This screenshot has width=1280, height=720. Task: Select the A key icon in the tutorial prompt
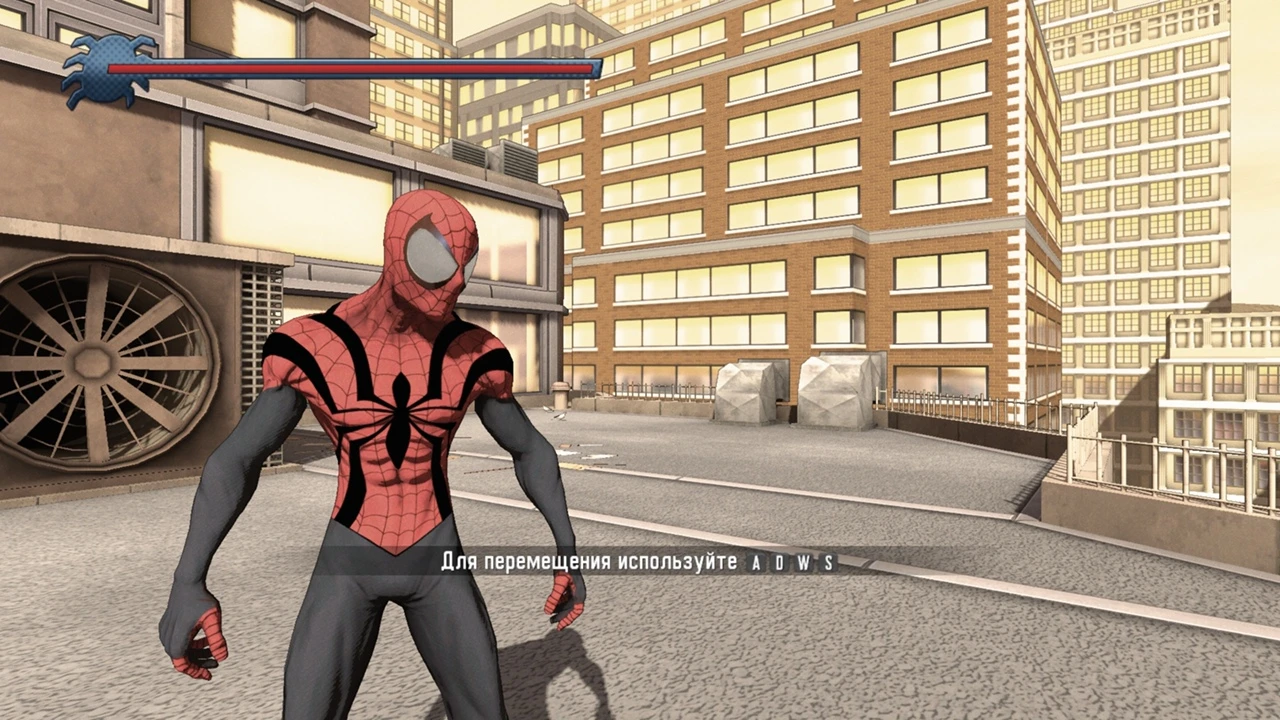pos(756,561)
